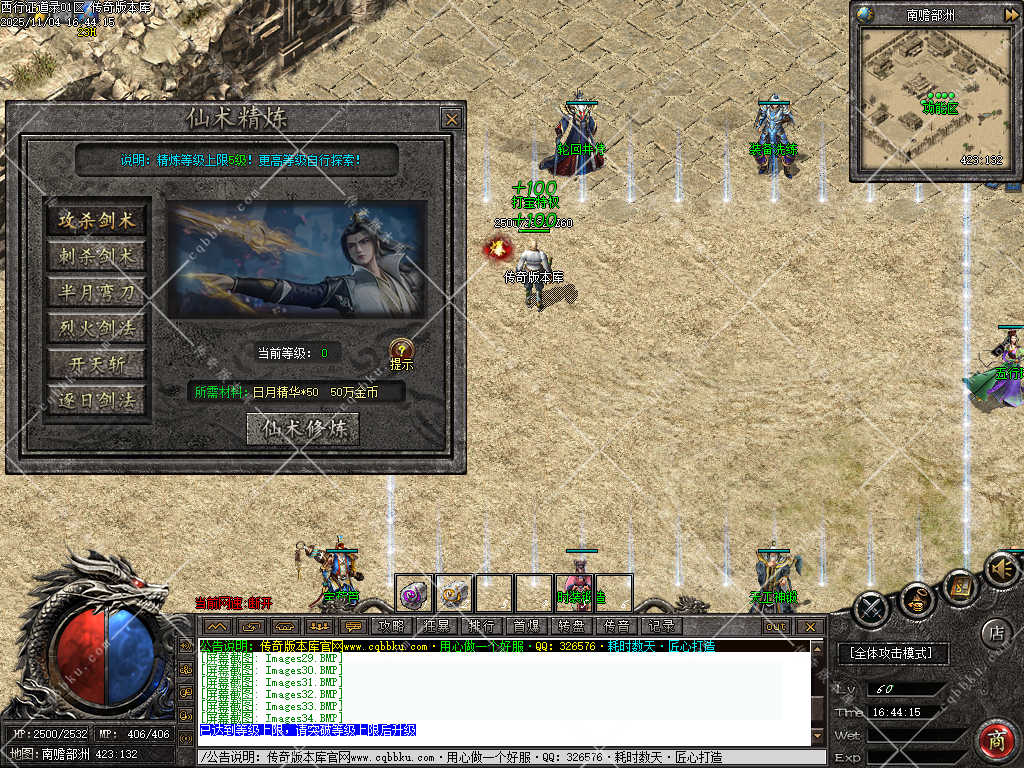Open the 转盘 lucky wheel

tap(571, 626)
